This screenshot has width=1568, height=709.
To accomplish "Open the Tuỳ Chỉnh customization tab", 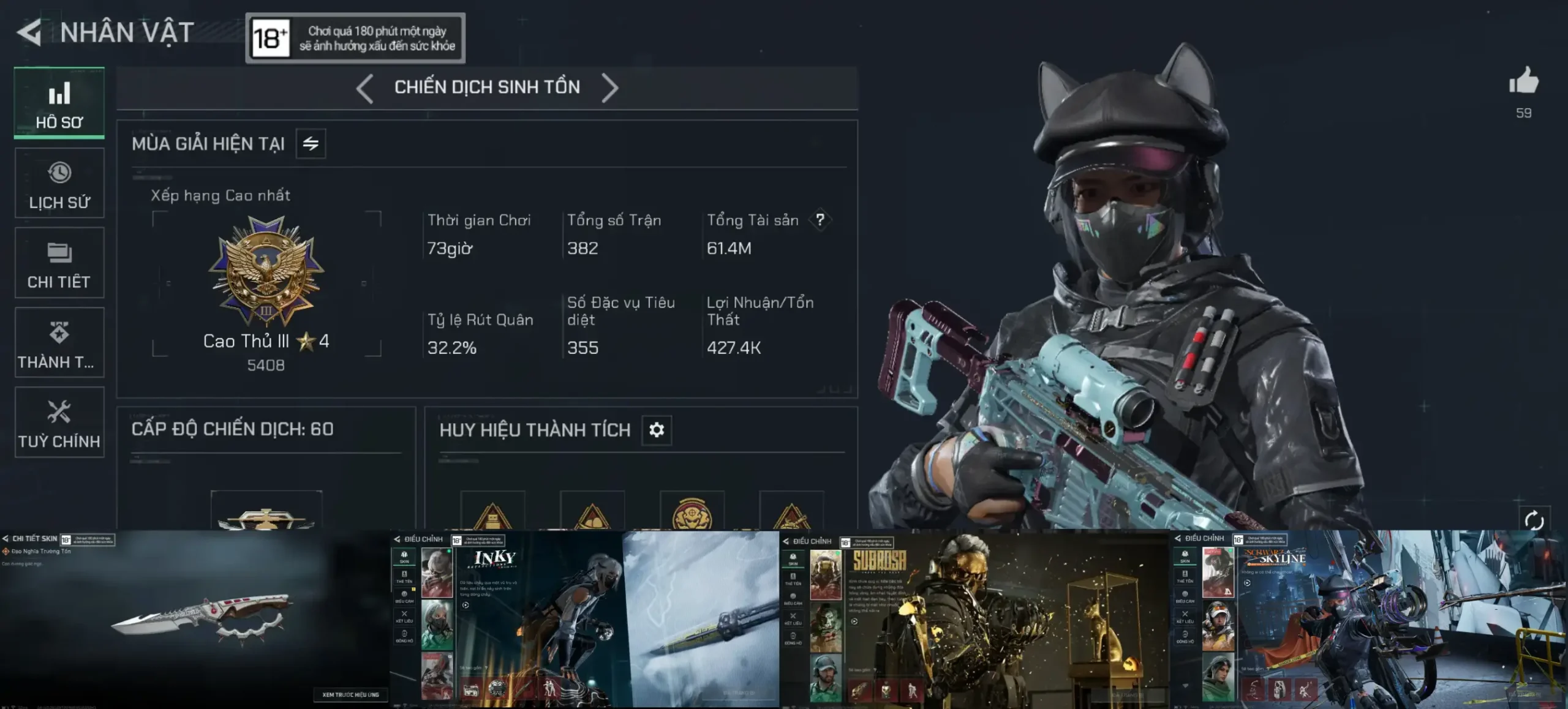I will pos(59,422).
